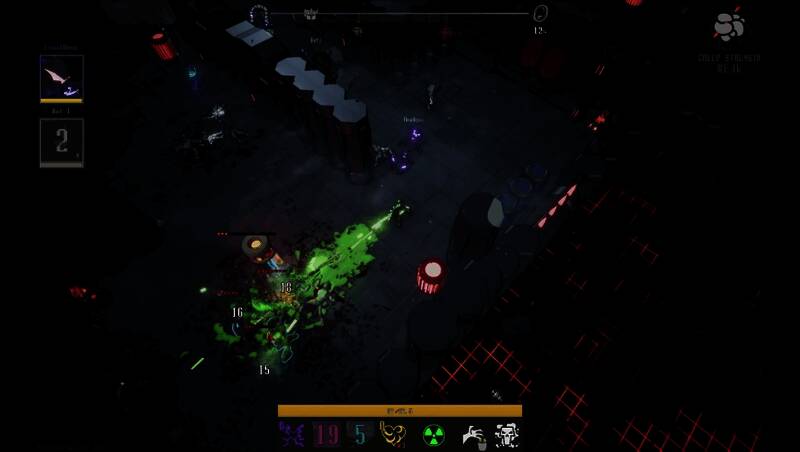
Task: Select the equipped scythe weapon slot
Action: (x=61, y=77)
